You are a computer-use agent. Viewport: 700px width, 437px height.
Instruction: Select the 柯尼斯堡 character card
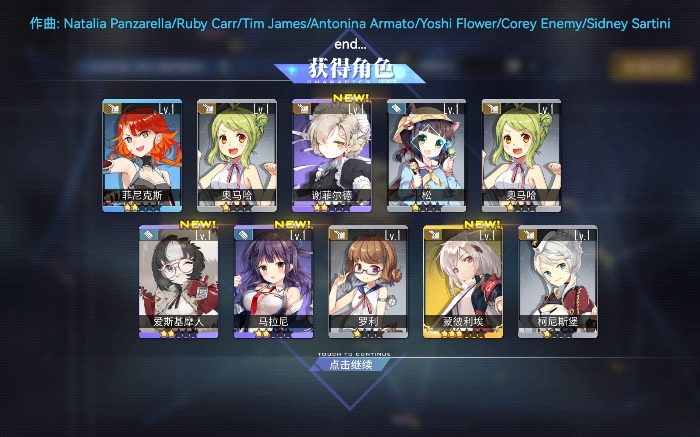coord(558,282)
